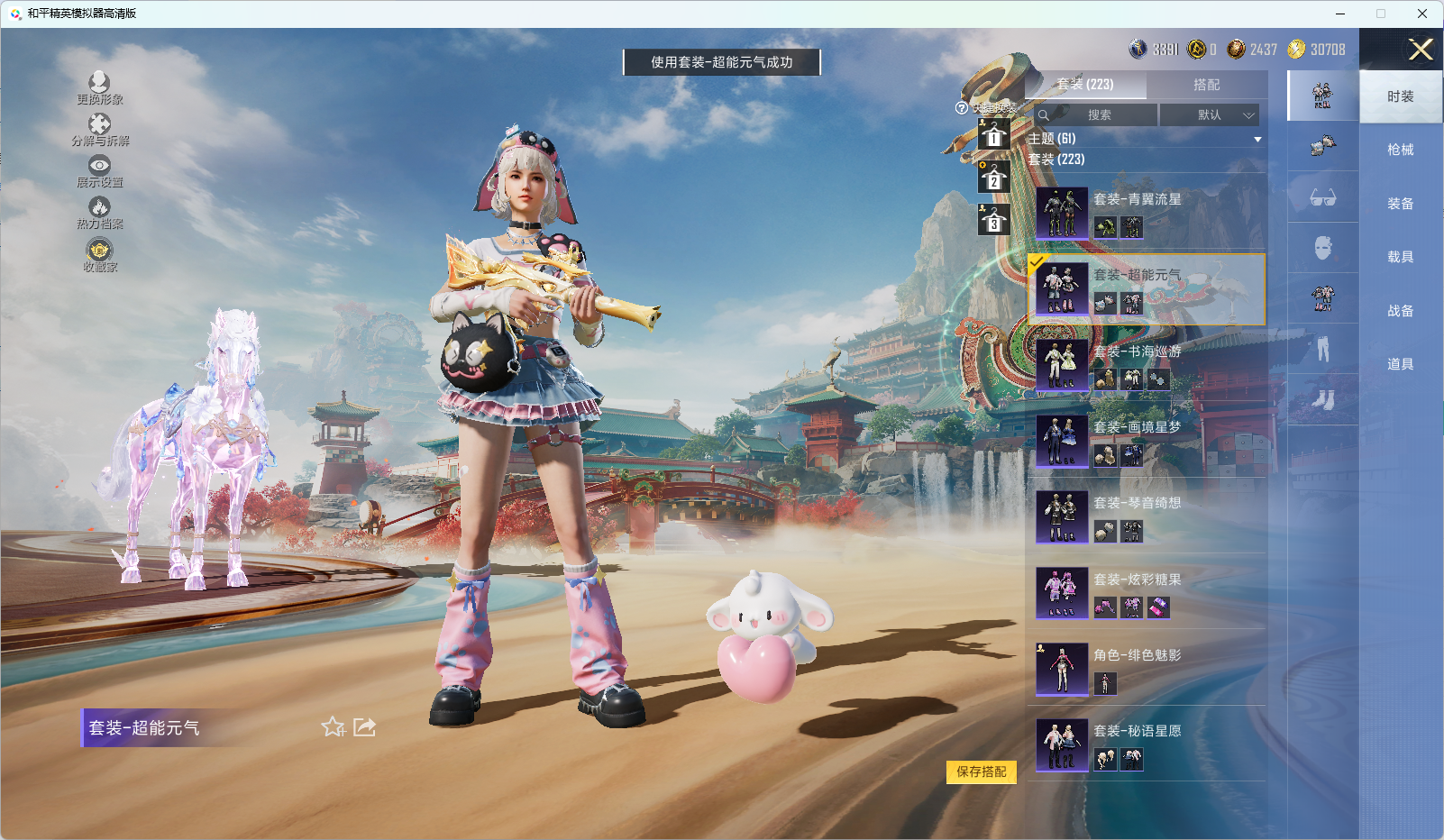Screen dimensions: 1444x840
Task: Switch to the 搭配 tab
Action: (1206, 85)
